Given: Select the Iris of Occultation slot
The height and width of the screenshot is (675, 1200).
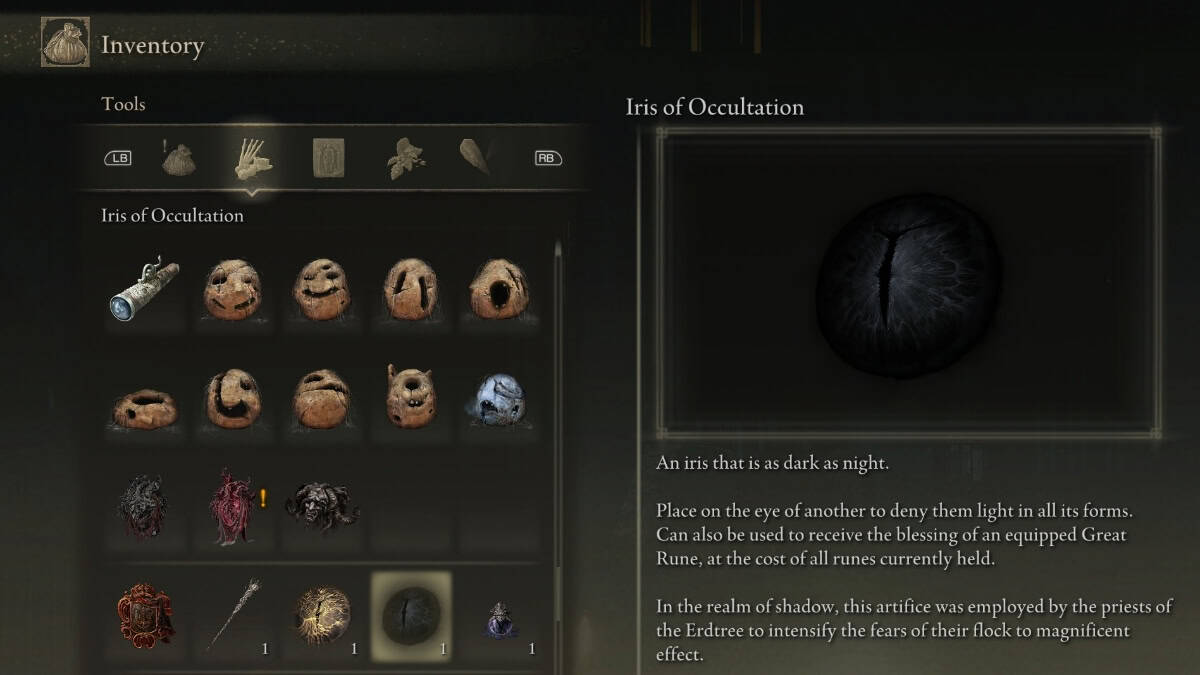Looking at the screenshot, I should point(411,616).
